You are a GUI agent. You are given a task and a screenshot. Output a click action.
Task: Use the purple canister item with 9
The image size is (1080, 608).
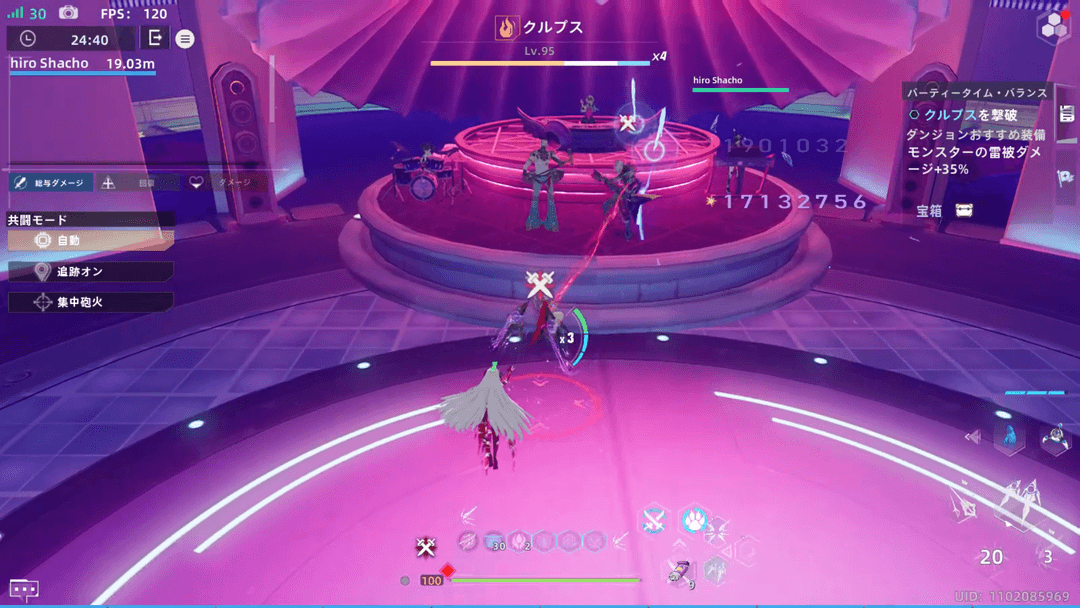click(678, 571)
